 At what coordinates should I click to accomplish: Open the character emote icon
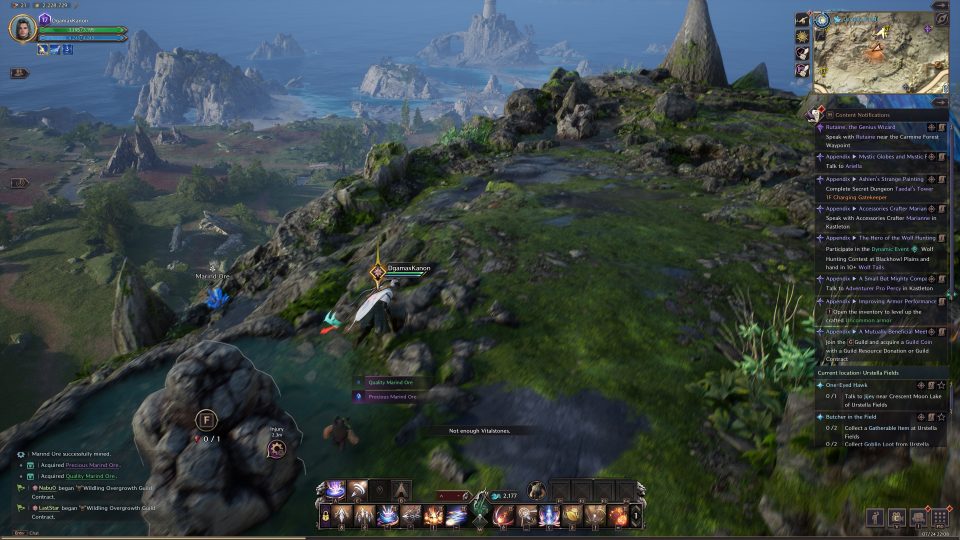[x=874, y=517]
